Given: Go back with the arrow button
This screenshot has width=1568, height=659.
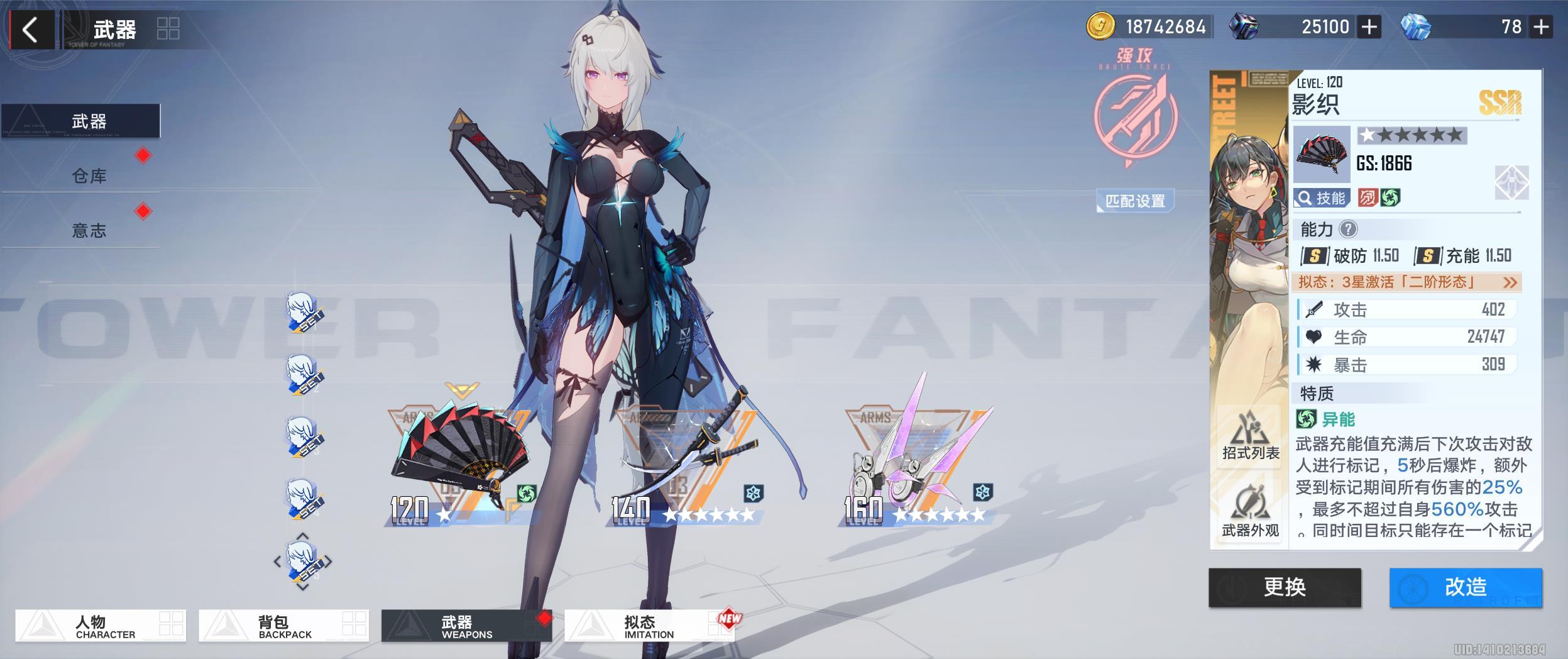Looking at the screenshot, I should click(30, 30).
